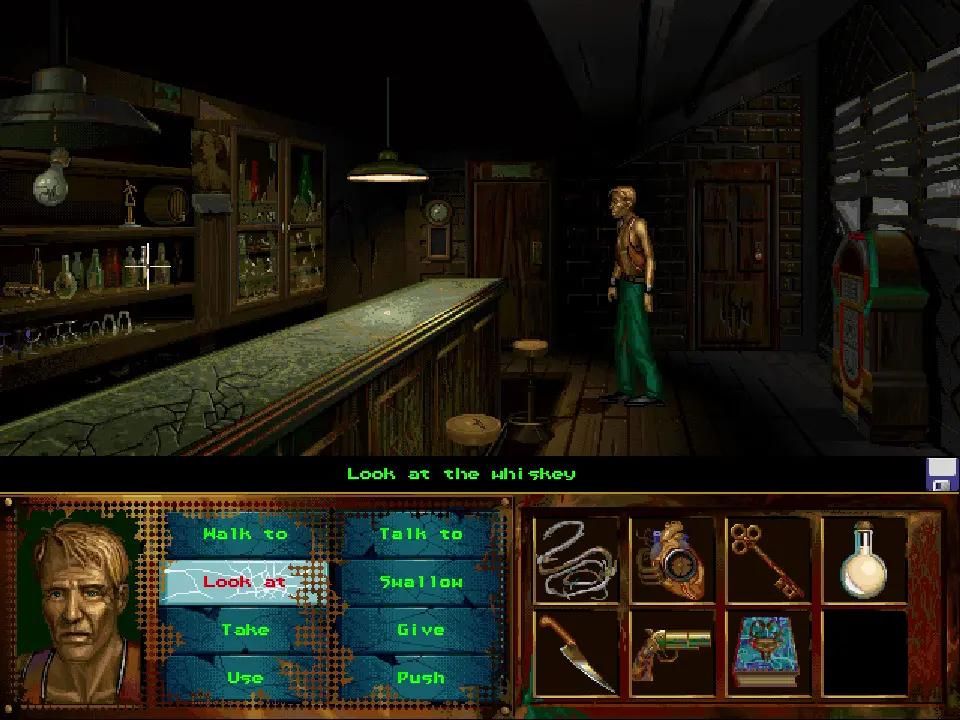The width and height of the screenshot is (960, 720).
Task: Activate the Take verb button
Action: tap(245, 630)
